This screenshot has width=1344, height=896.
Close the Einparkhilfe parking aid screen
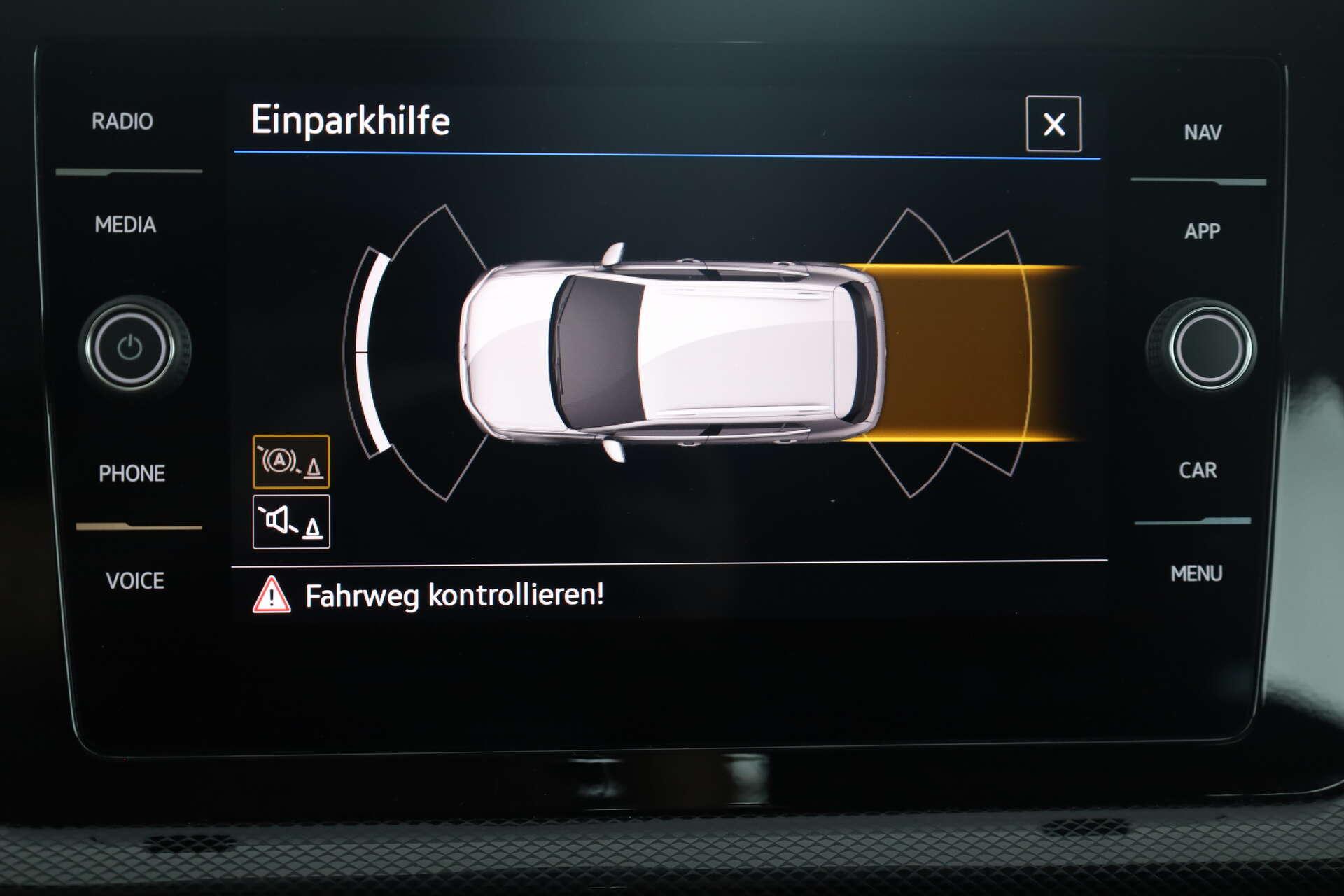coord(1053,125)
